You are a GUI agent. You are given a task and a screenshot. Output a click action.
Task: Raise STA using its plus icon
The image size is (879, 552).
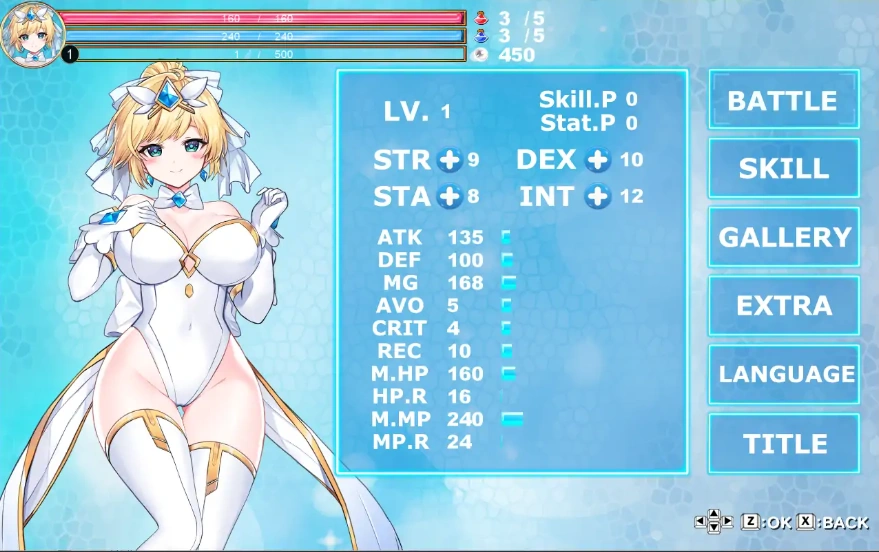click(x=450, y=196)
